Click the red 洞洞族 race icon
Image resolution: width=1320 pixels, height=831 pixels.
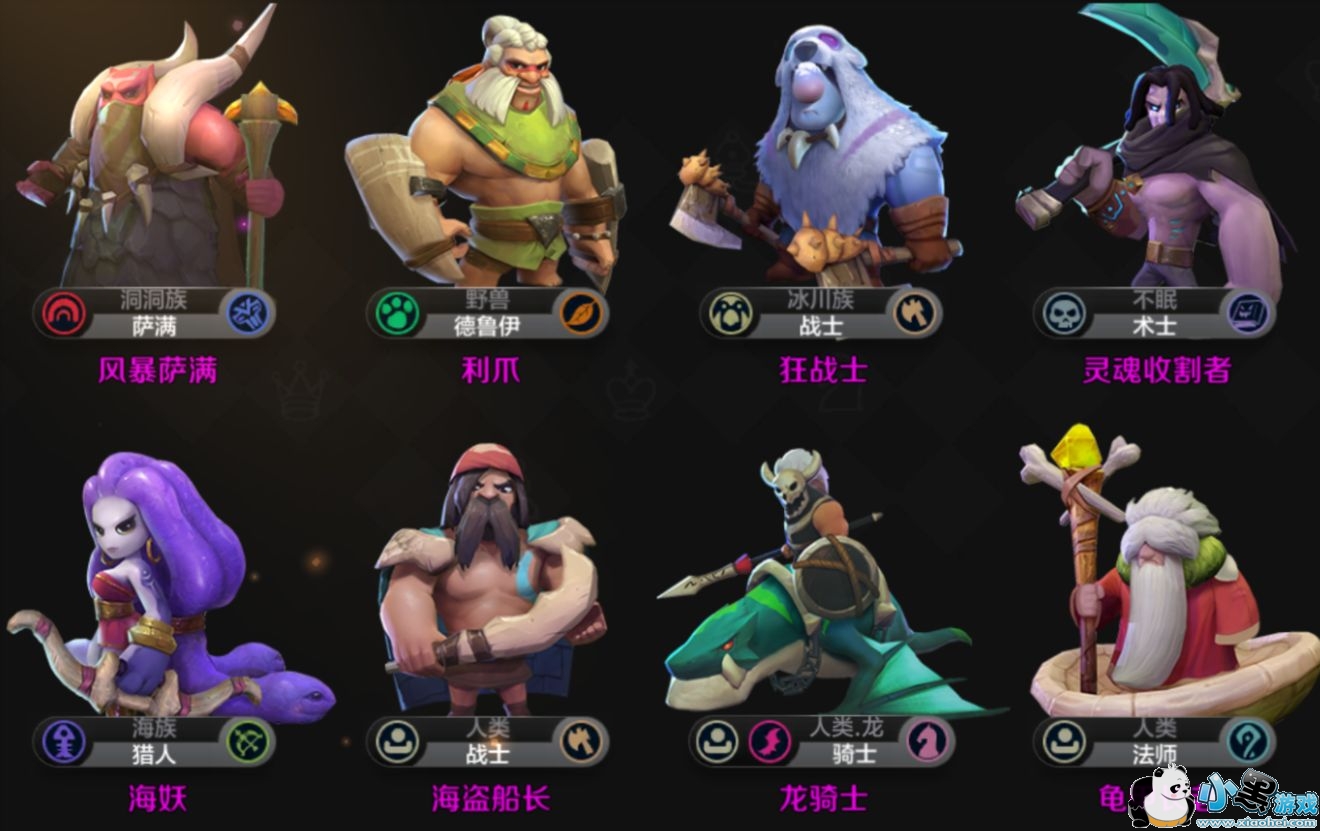pos(63,314)
